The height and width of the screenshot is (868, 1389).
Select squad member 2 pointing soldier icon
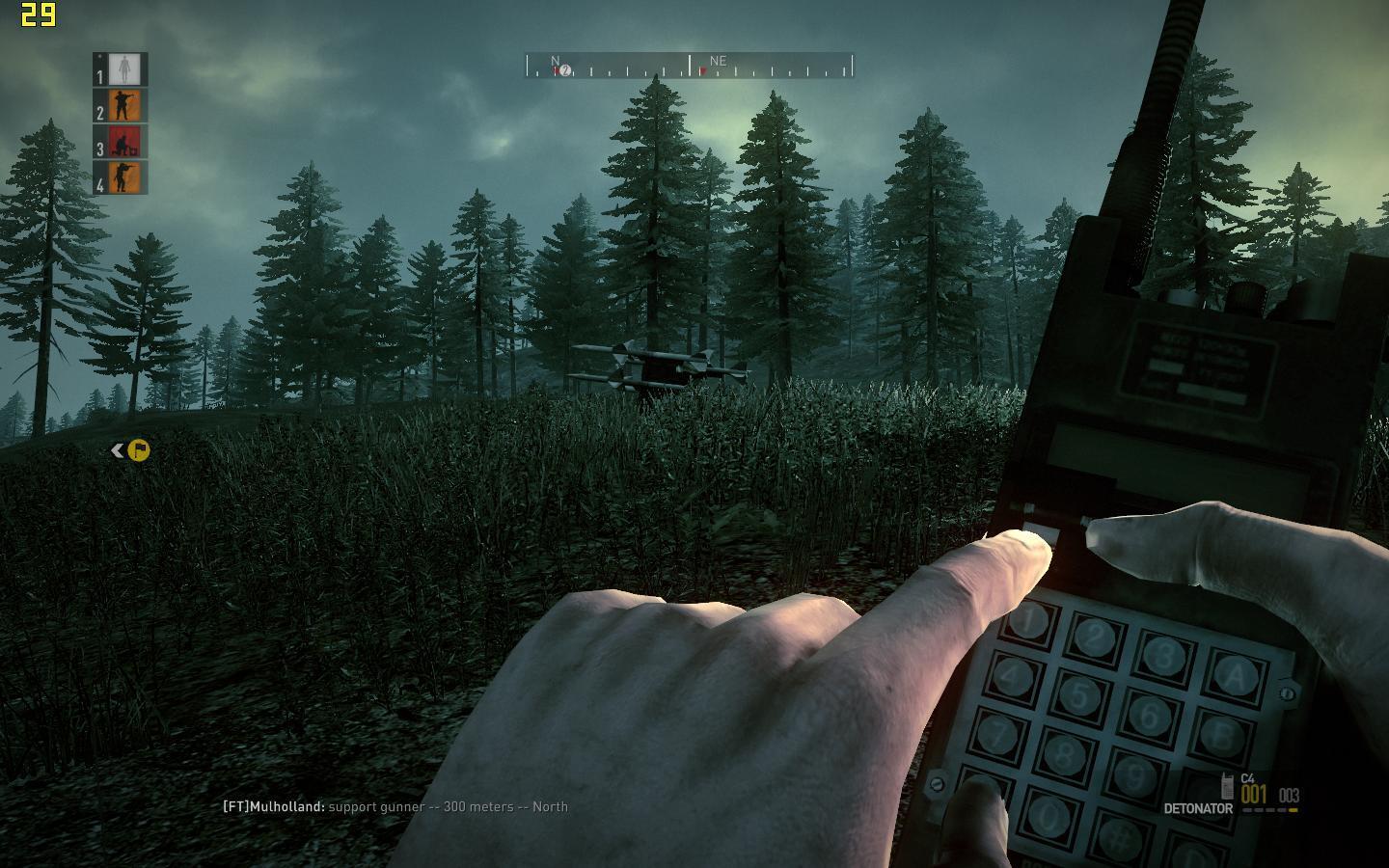tap(124, 105)
